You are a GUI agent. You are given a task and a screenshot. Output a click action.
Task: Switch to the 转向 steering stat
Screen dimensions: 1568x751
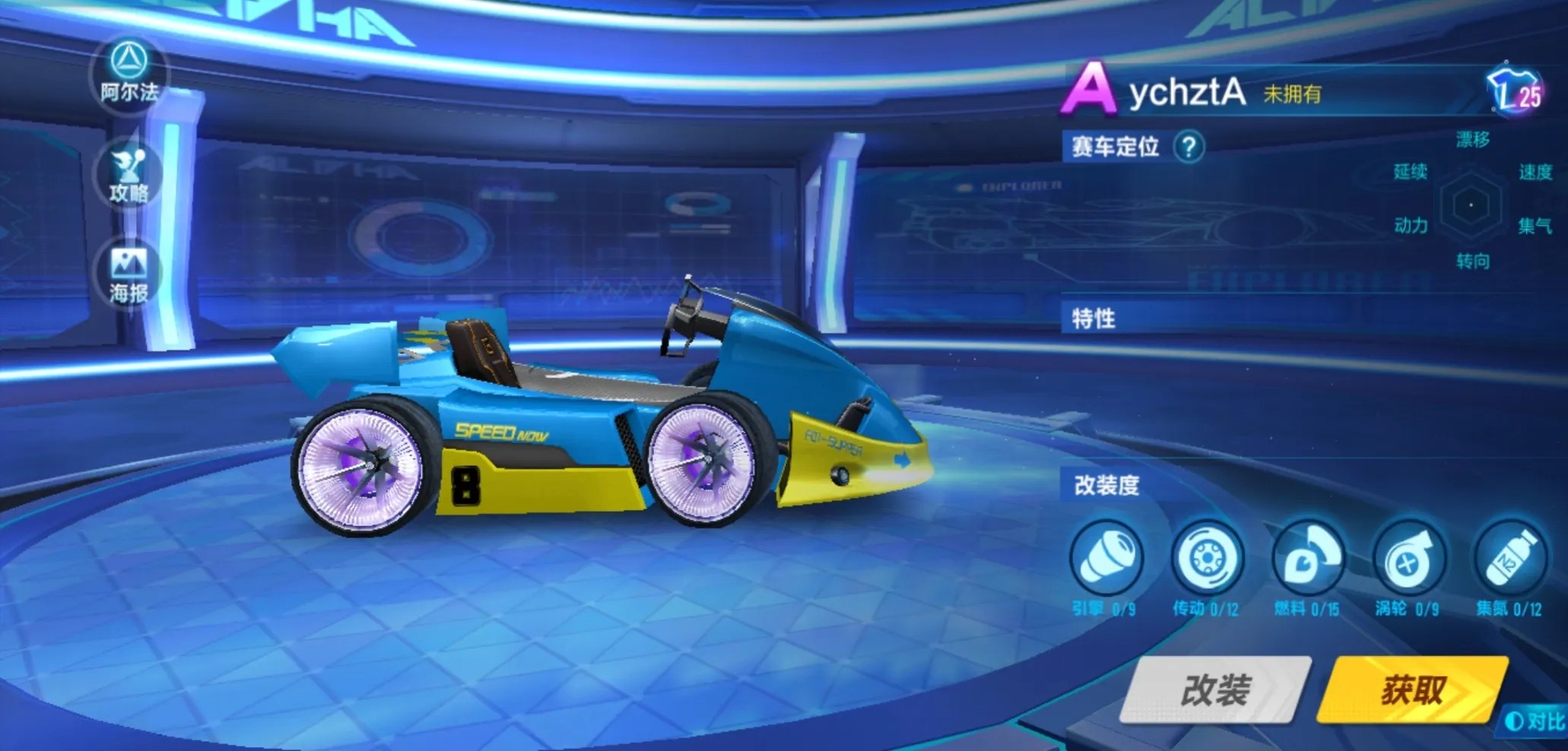(x=1474, y=260)
